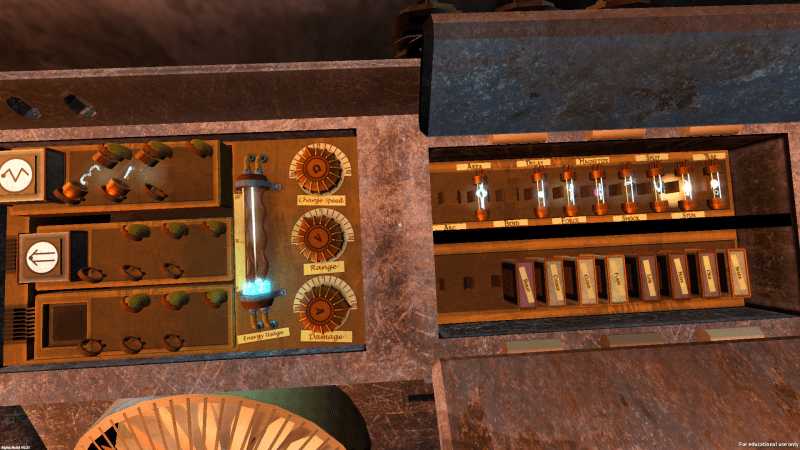The height and width of the screenshot is (450, 800).
Task: Pick the Split vacuum tube
Action: pyautogui.click(x=657, y=190)
